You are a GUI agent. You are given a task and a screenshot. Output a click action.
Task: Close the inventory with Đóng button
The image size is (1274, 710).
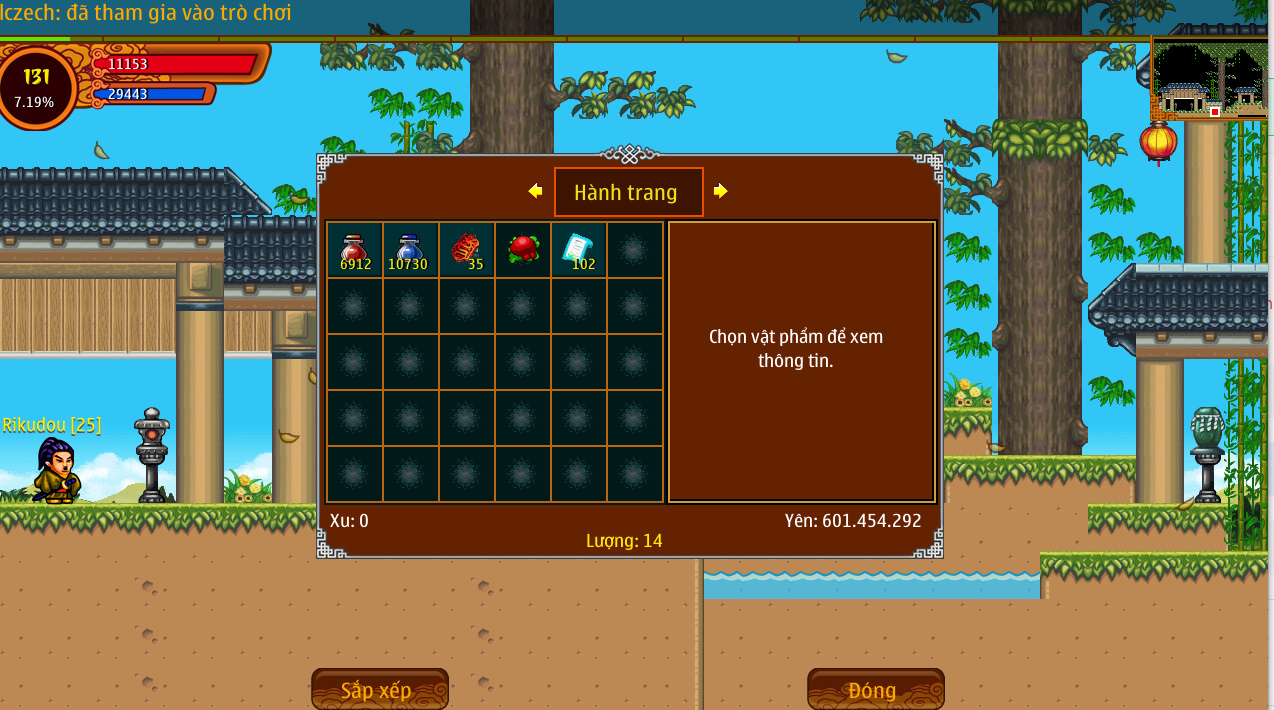(x=875, y=690)
